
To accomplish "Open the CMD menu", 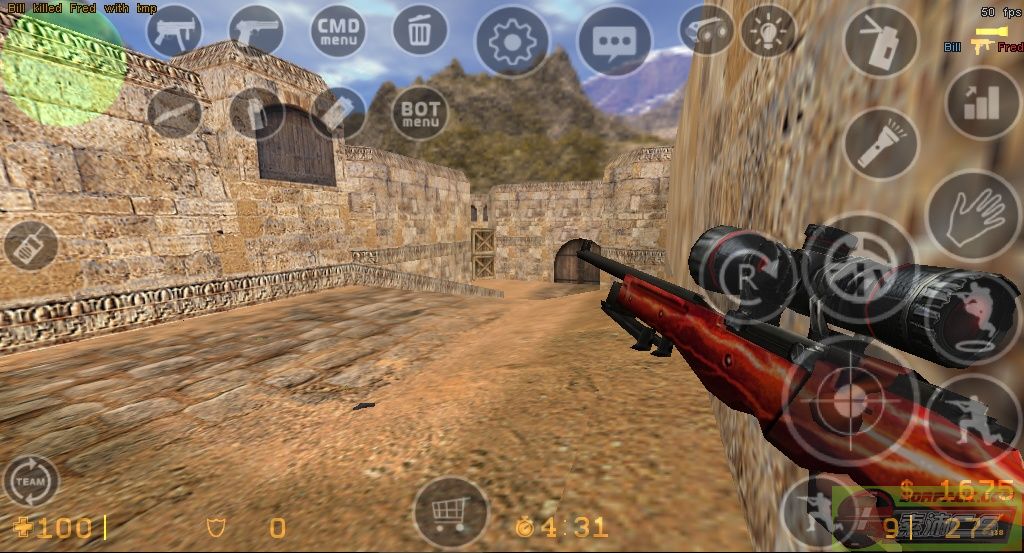I will (x=338, y=30).
